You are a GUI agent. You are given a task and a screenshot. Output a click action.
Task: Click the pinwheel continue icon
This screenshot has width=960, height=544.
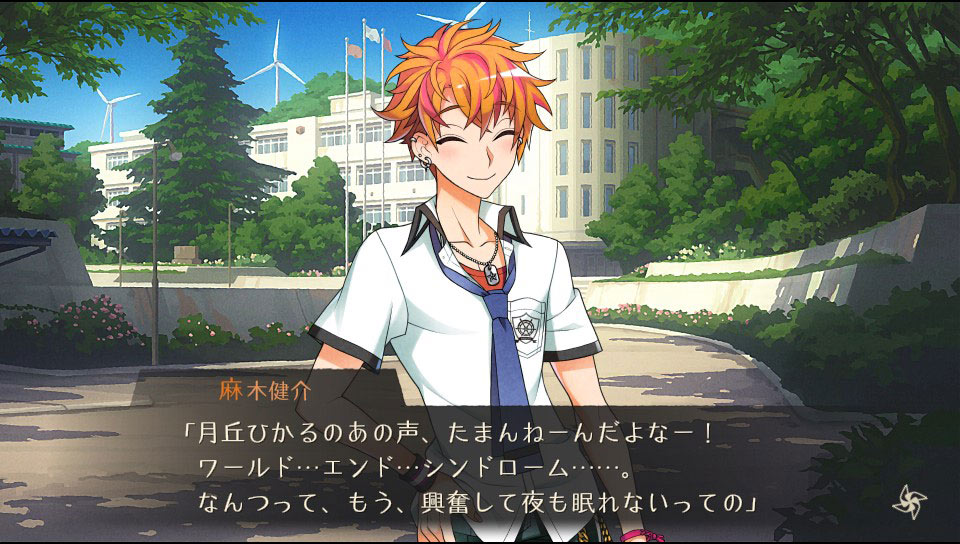909,501
